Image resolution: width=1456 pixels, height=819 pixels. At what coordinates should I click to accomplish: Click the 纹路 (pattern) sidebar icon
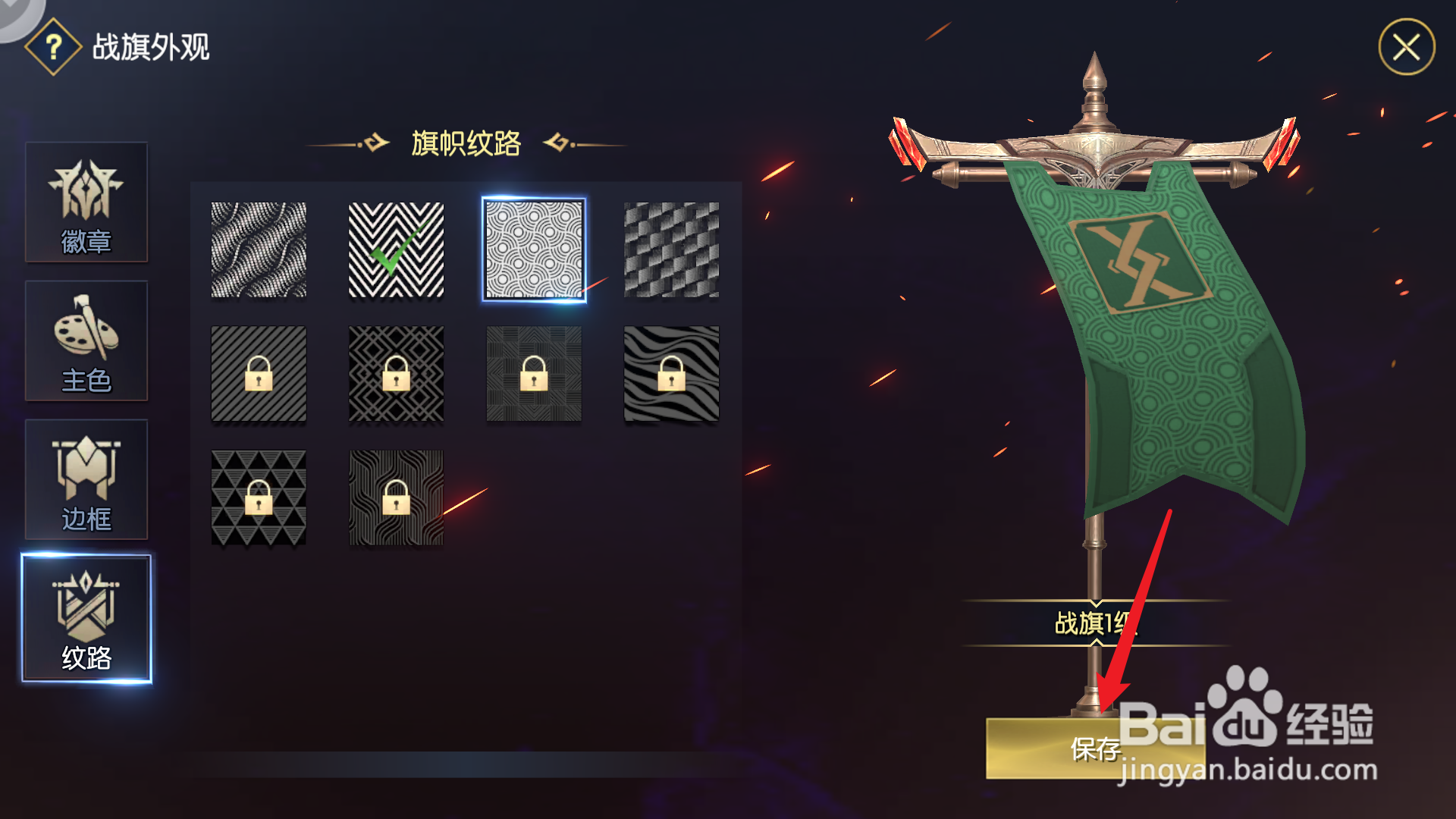[86, 618]
